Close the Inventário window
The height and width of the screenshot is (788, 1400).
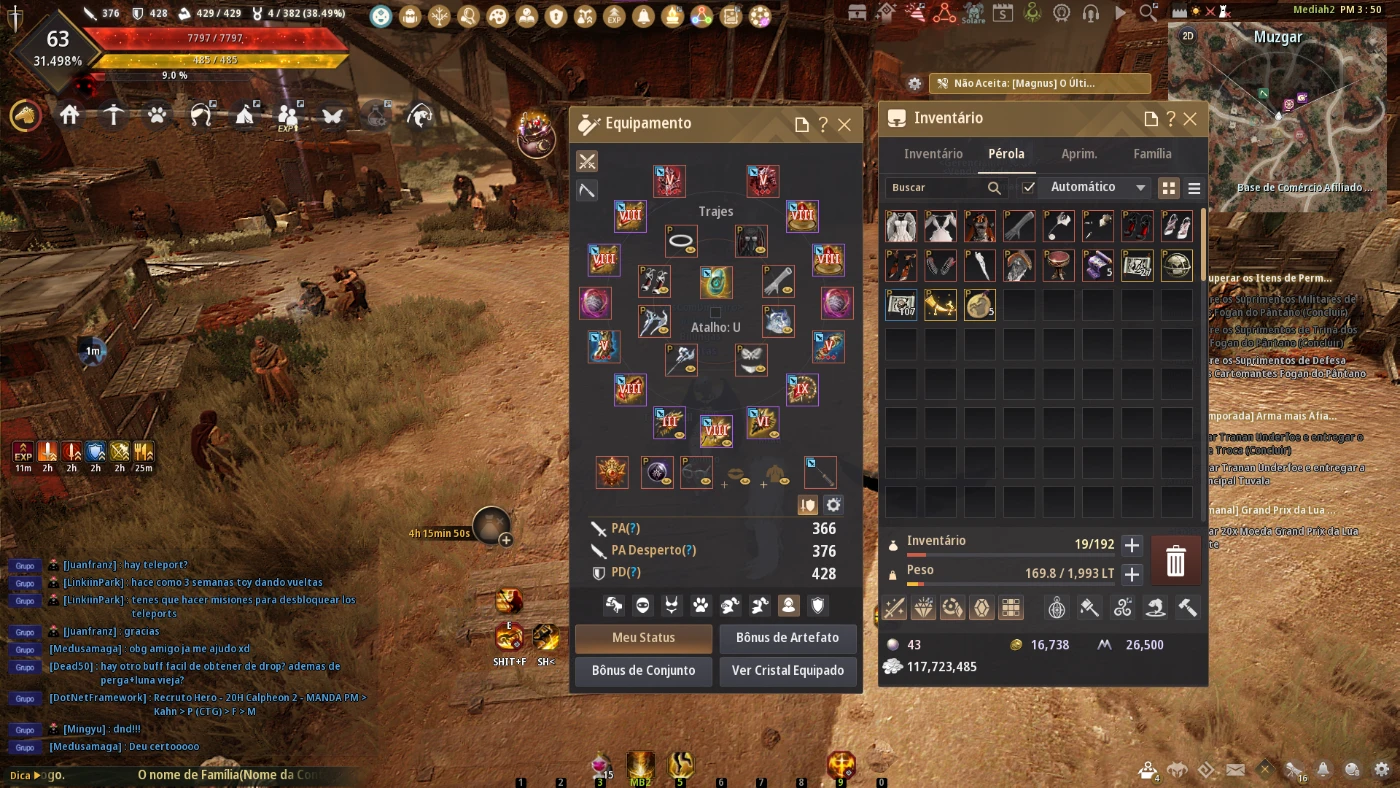click(x=1190, y=119)
